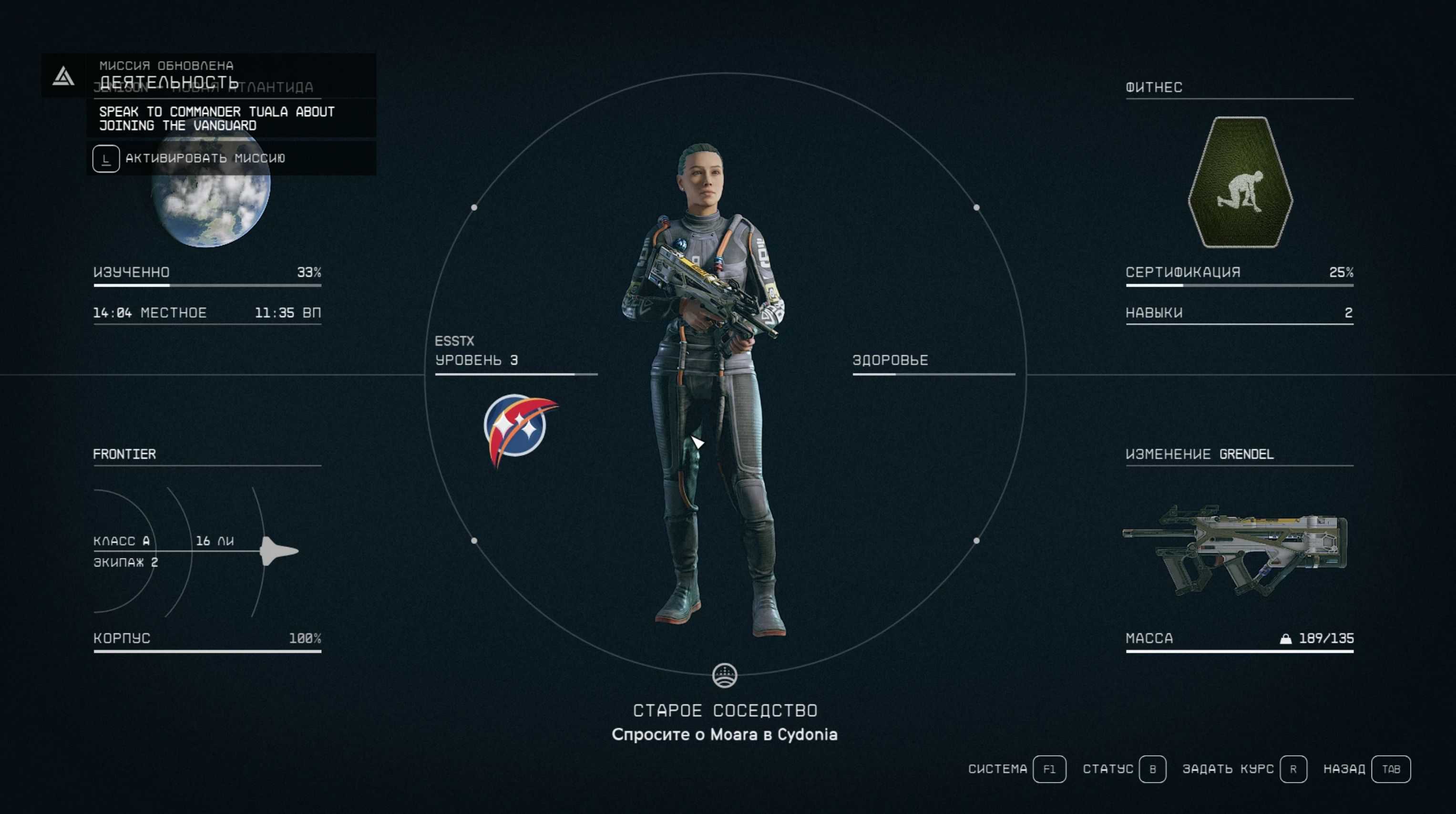Open the Fitness skills panel badge

click(x=1240, y=182)
